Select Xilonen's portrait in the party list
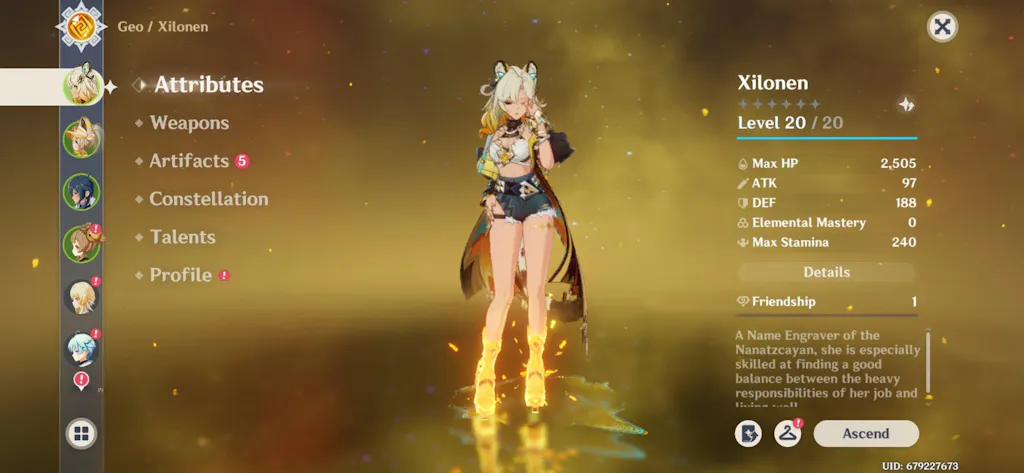Image resolution: width=1024 pixels, height=473 pixels. coord(81,85)
